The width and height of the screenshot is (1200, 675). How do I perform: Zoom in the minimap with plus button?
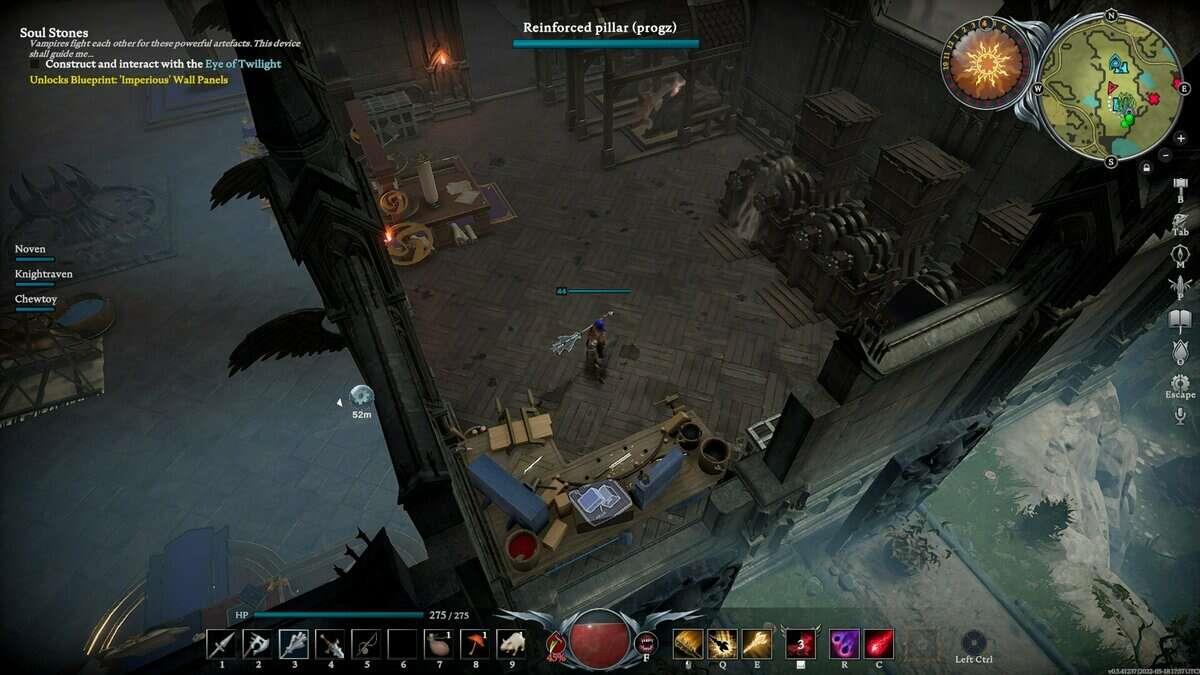(x=1166, y=137)
